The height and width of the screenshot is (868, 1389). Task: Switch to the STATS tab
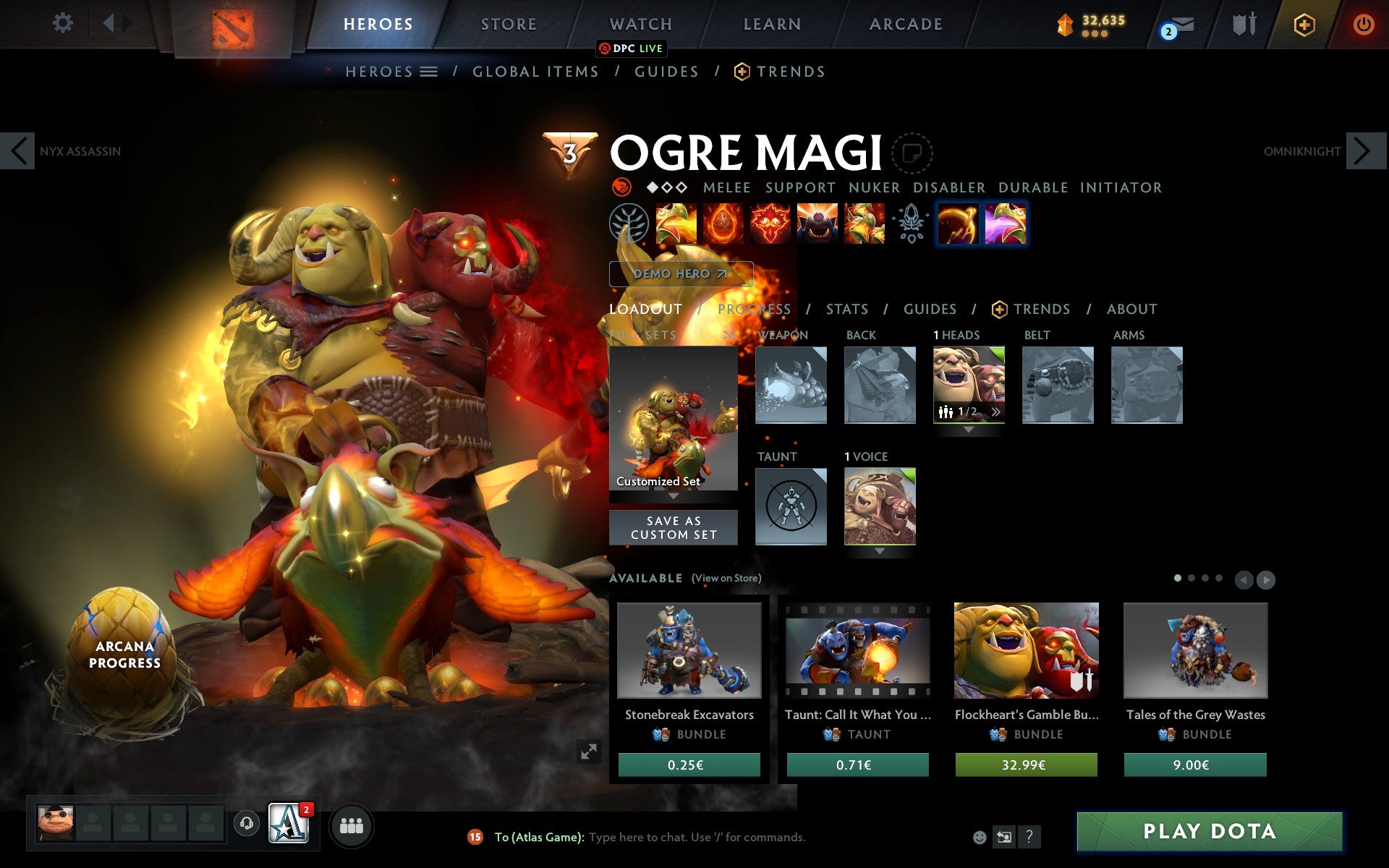click(846, 309)
